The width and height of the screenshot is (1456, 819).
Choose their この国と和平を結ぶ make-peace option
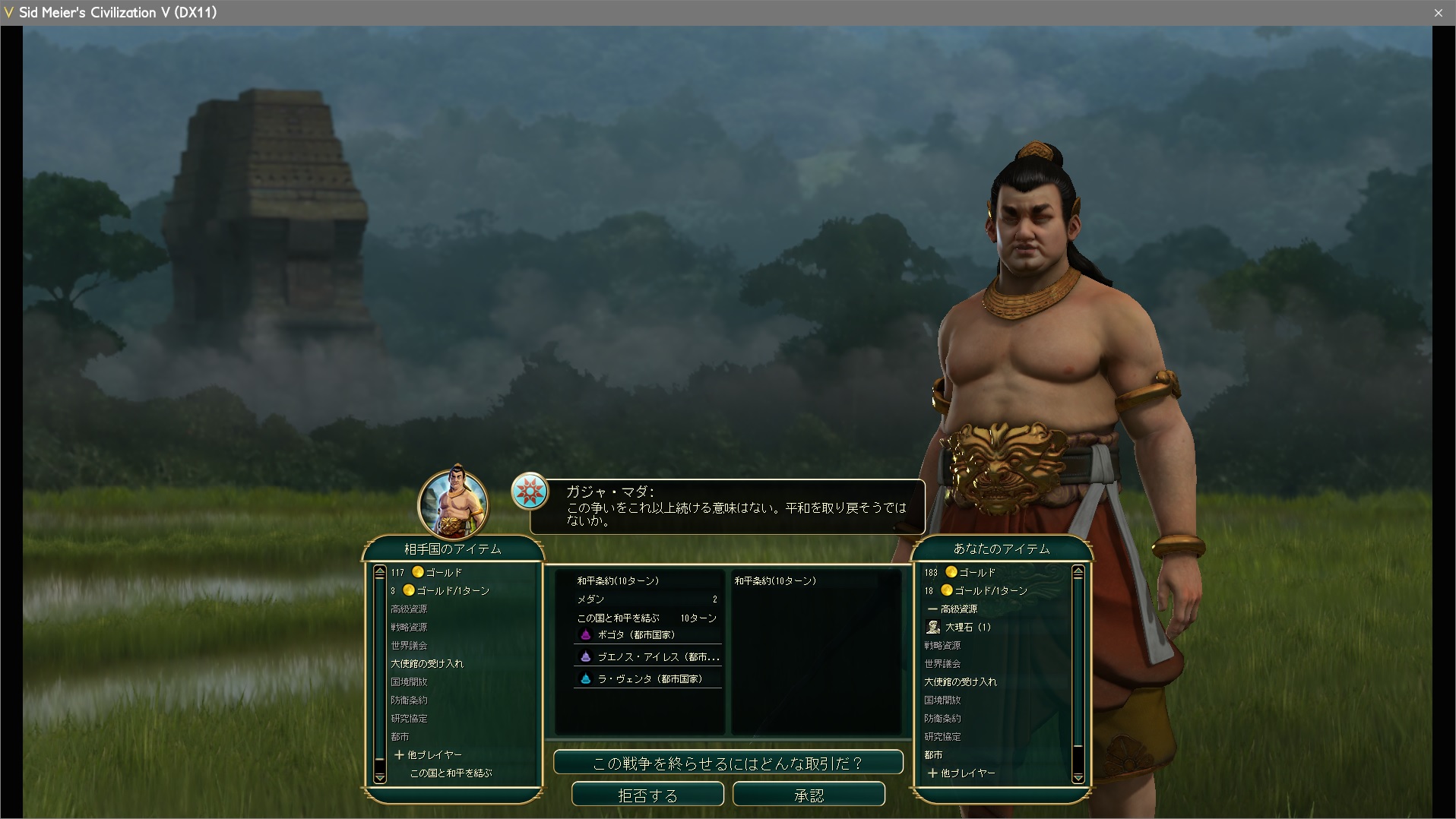pos(451,773)
